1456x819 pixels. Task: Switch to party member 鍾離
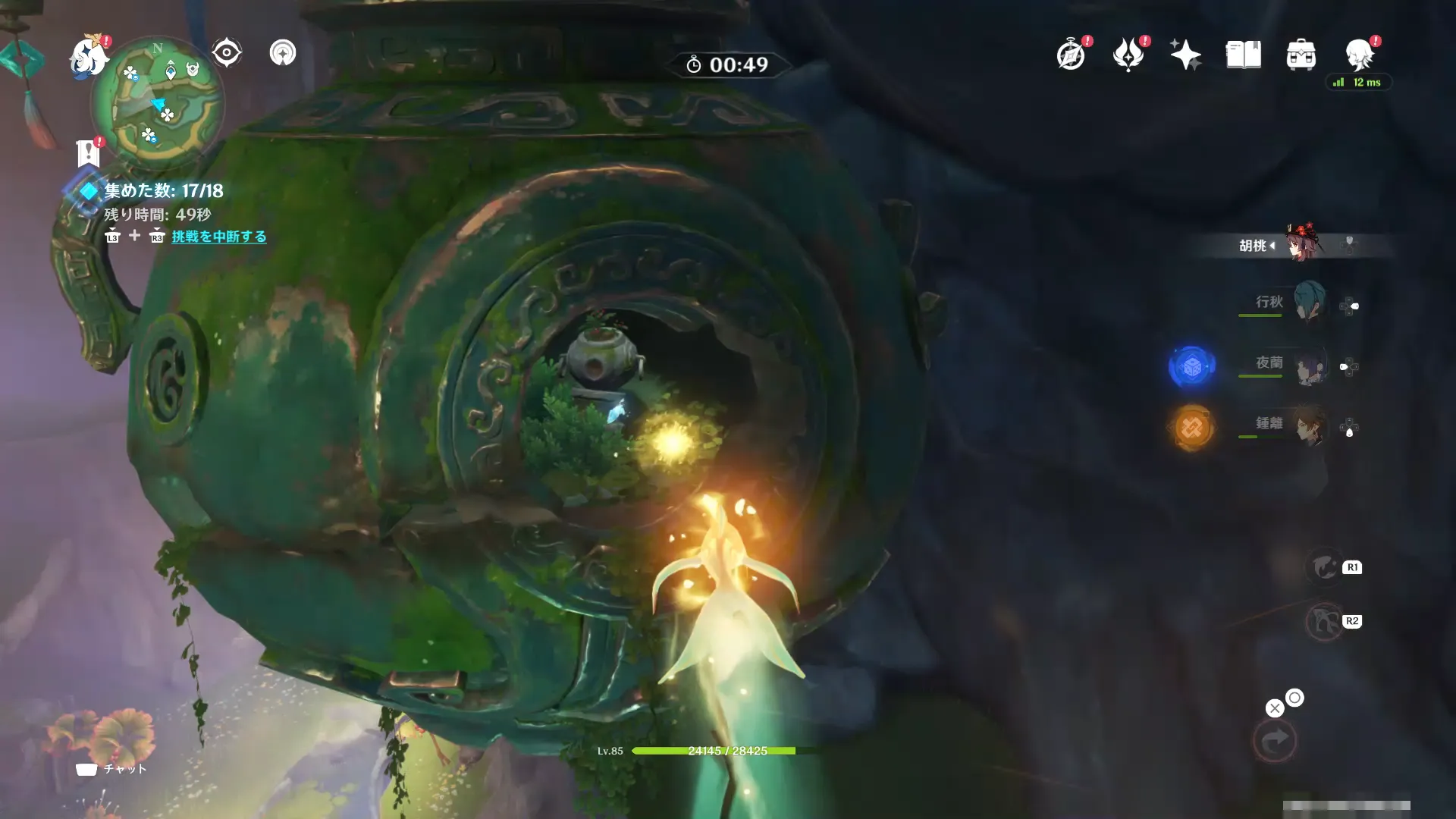pos(1309,426)
